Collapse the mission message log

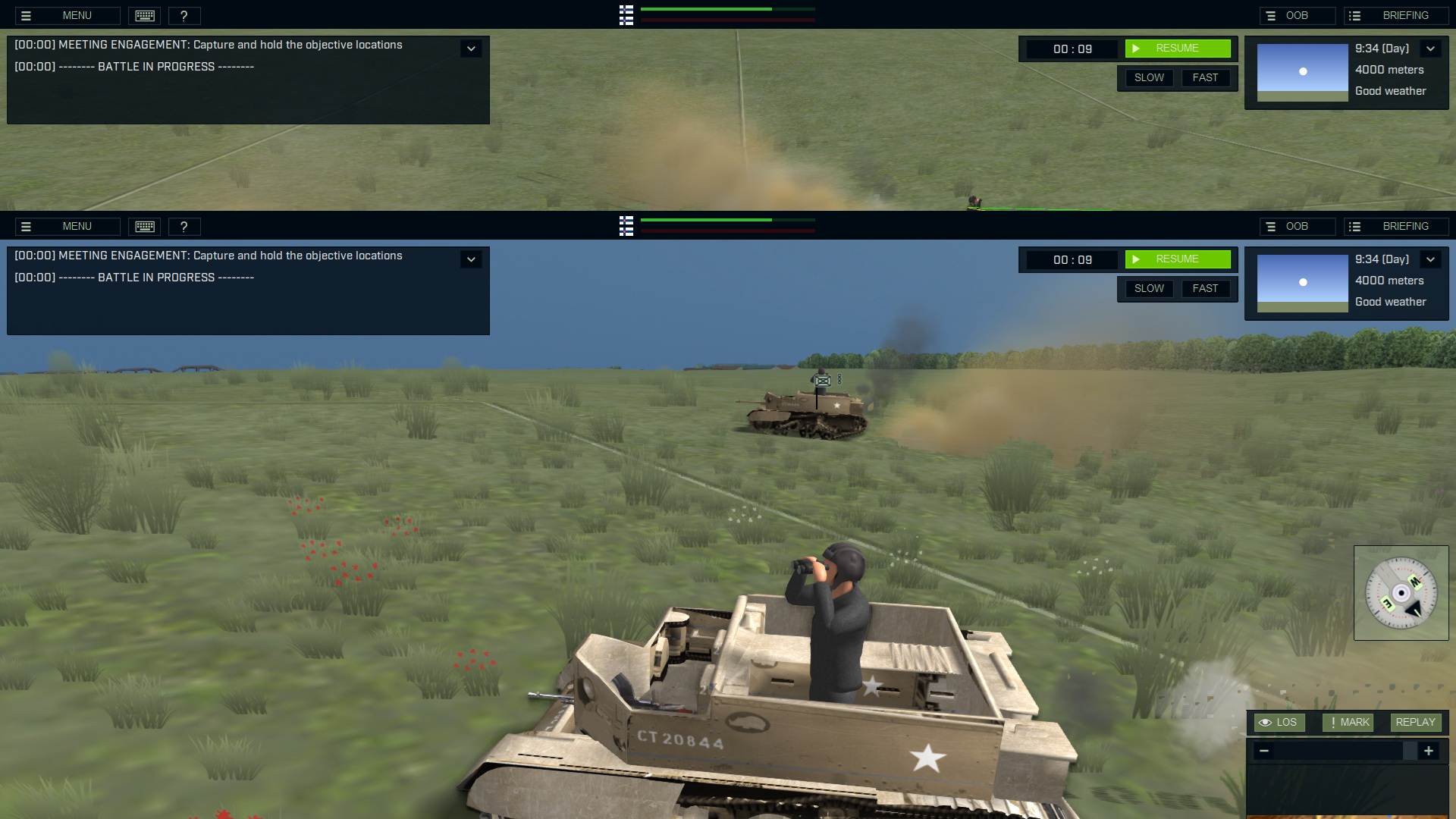tap(471, 48)
